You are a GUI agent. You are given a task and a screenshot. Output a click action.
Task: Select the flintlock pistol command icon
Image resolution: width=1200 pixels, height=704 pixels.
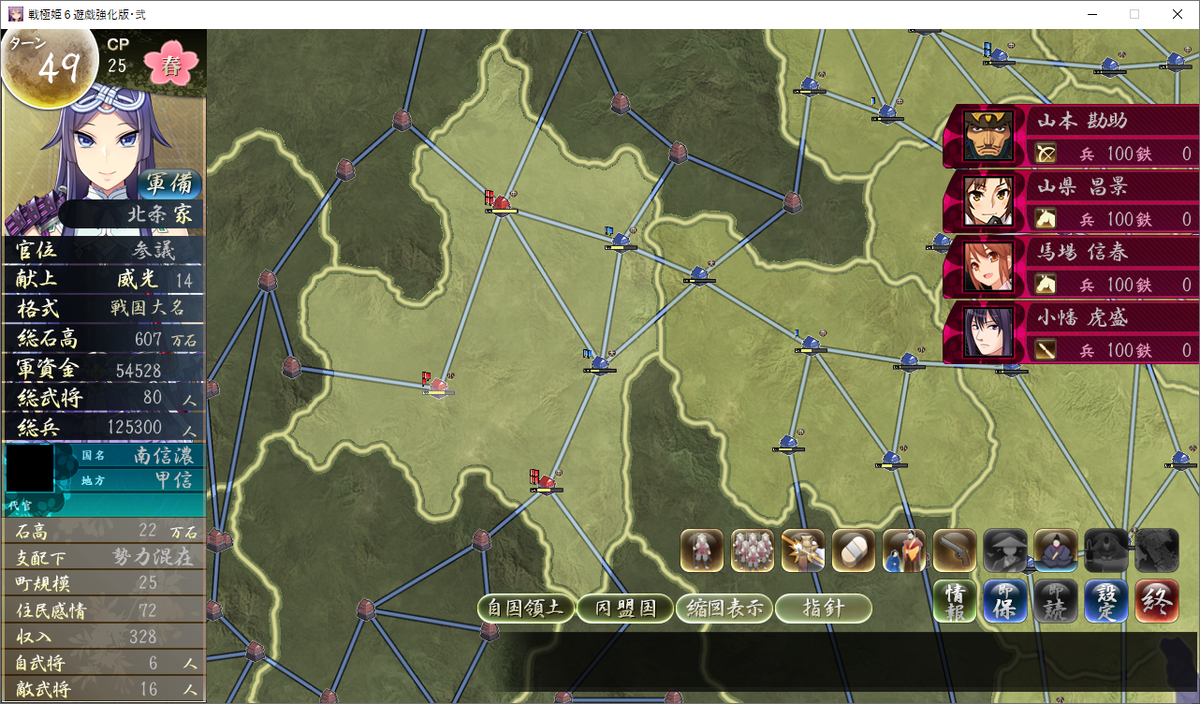954,550
